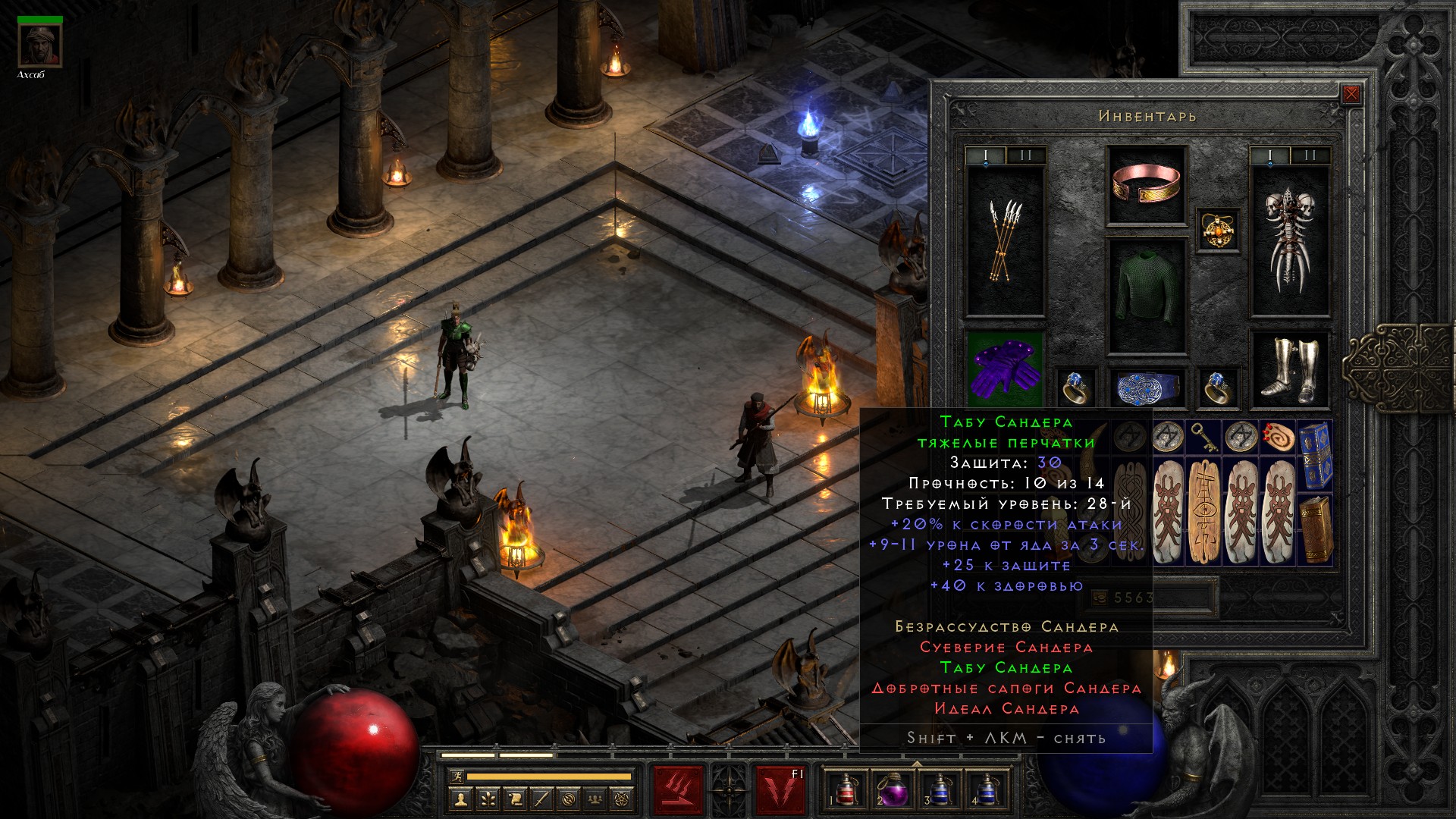Use the purple rejuvenation potion in belt slot 2
Screen dimensions: 1456x819
tap(892, 789)
